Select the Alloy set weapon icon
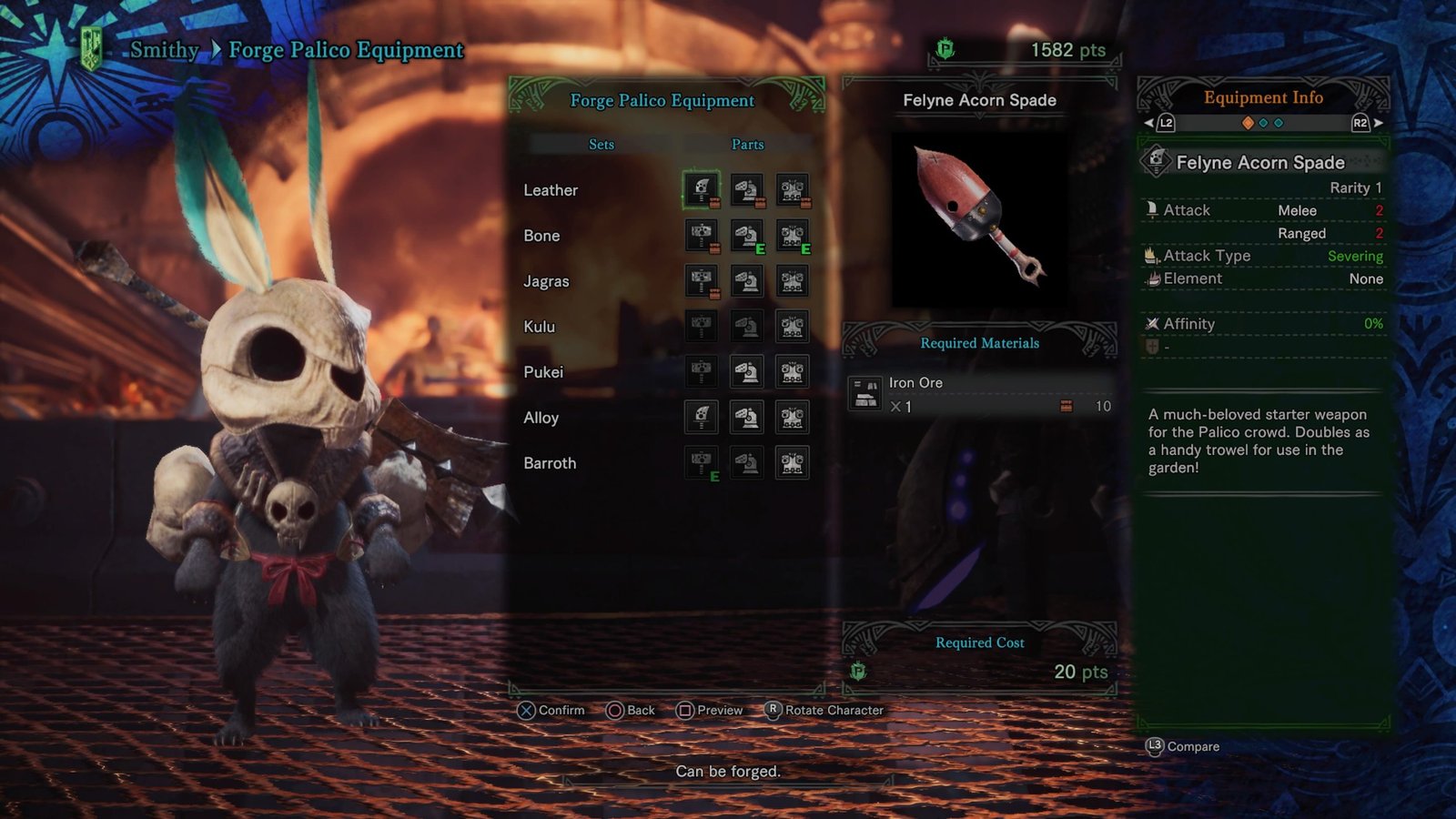This screenshot has width=1456, height=819. click(x=702, y=418)
